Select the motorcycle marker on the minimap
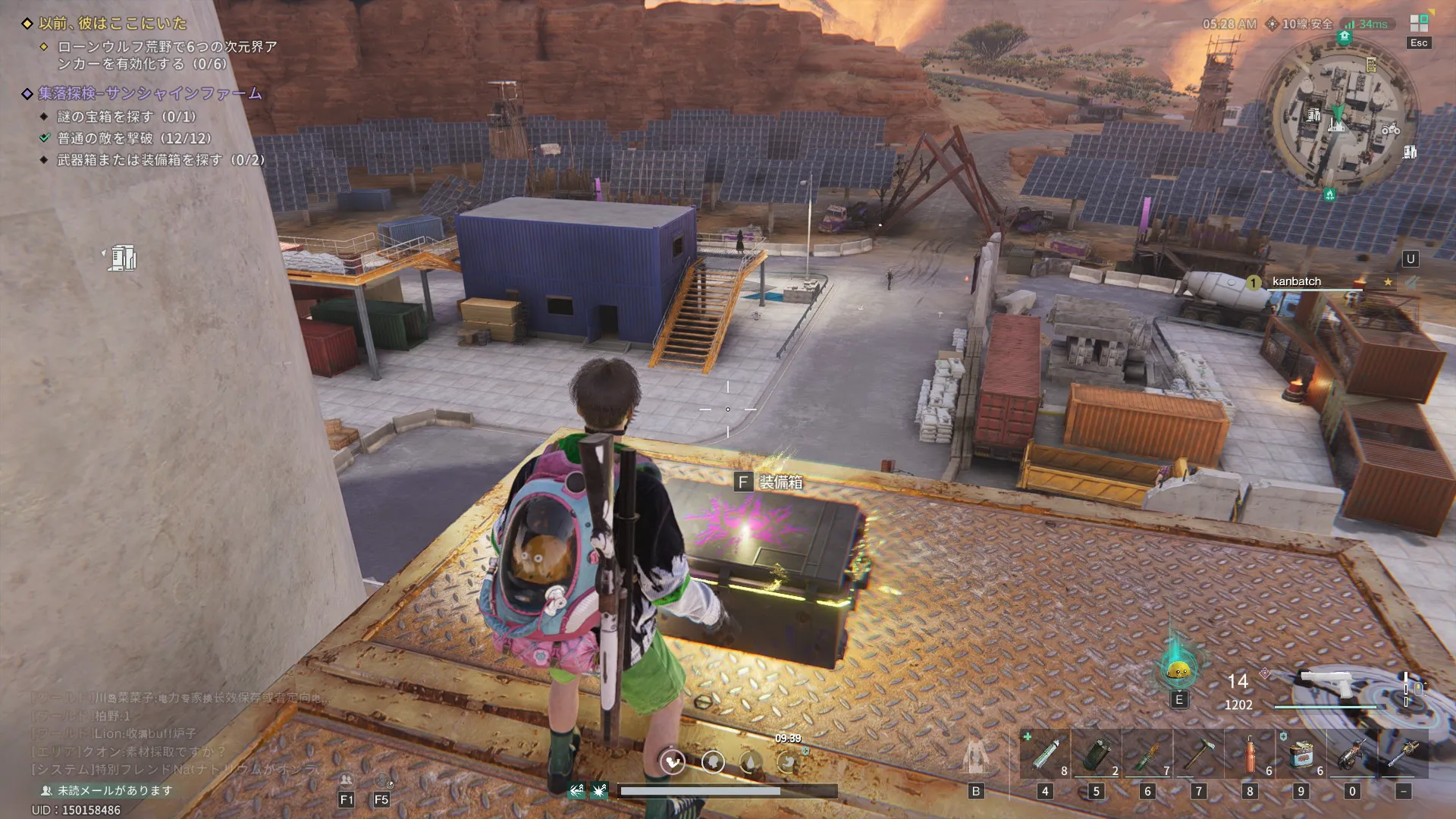 [1391, 130]
